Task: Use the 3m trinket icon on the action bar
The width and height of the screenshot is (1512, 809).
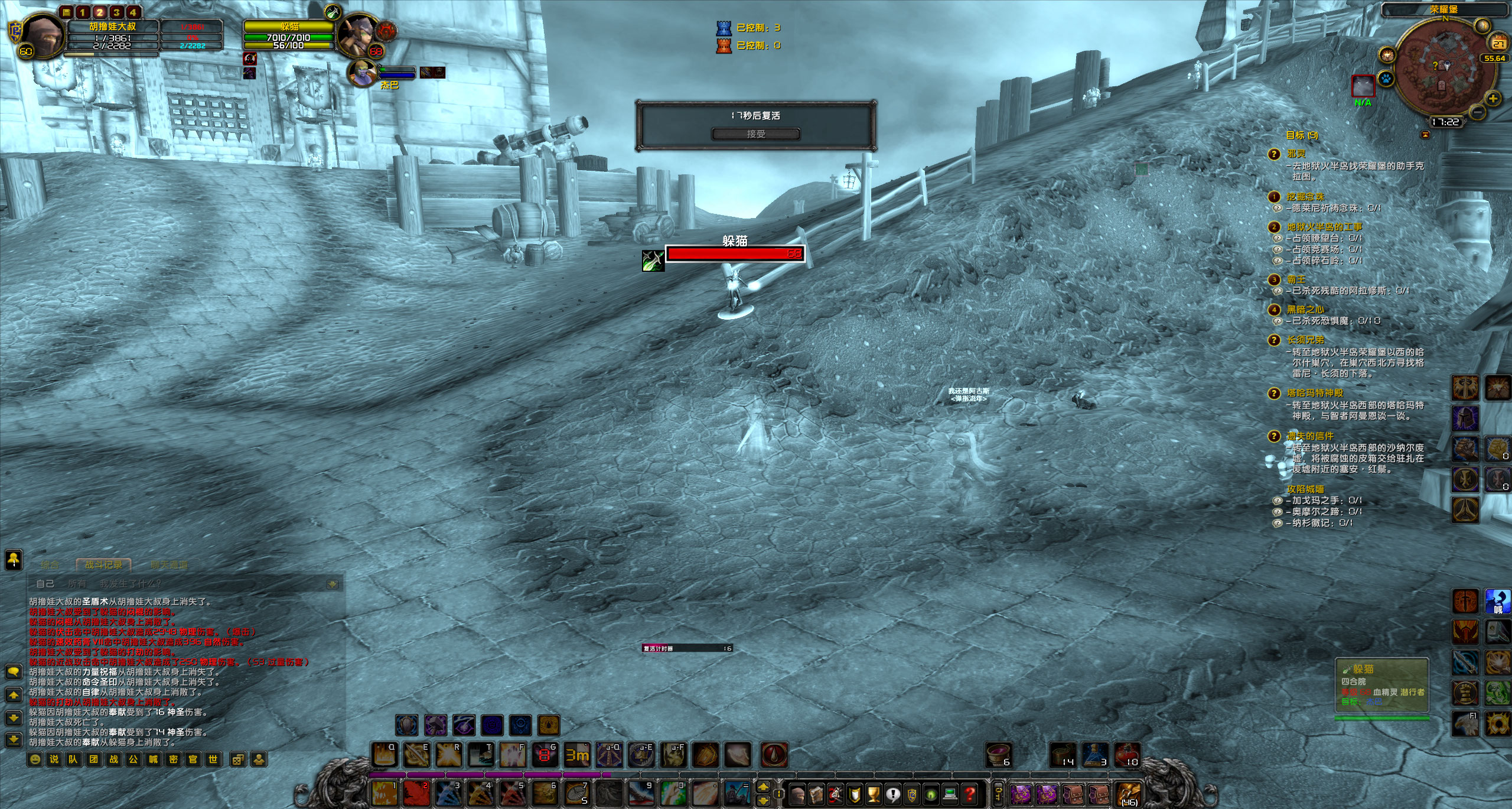Action: pyautogui.click(x=576, y=755)
